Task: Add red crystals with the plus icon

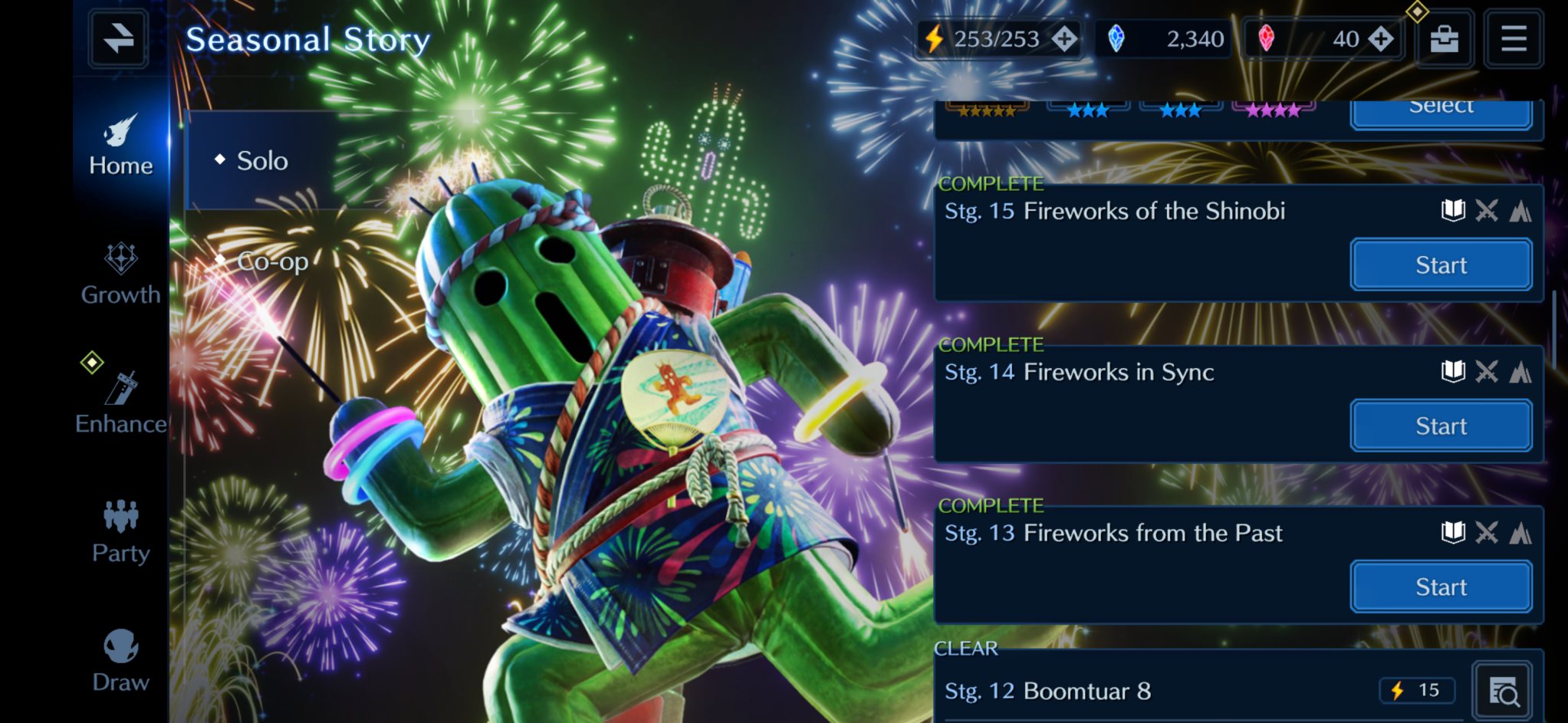Action: (1381, 38)
